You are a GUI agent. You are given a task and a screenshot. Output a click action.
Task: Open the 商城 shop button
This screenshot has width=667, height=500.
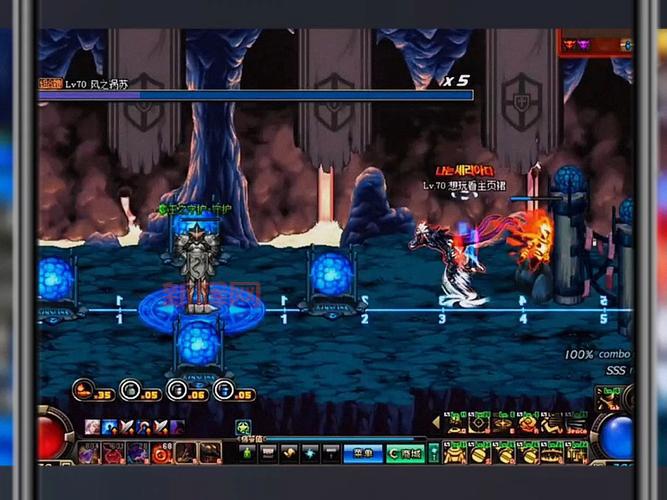point(404,453)
